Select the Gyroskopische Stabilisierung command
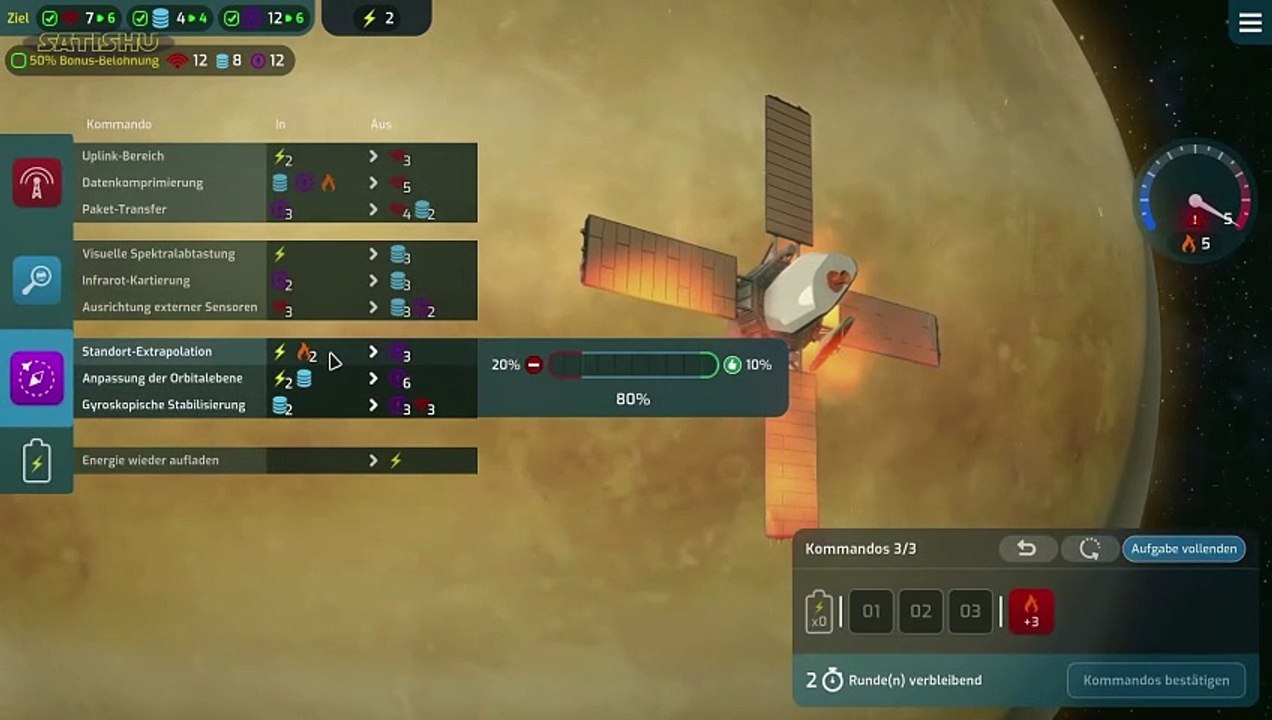 pyautogui.click(x=163, y=405)
